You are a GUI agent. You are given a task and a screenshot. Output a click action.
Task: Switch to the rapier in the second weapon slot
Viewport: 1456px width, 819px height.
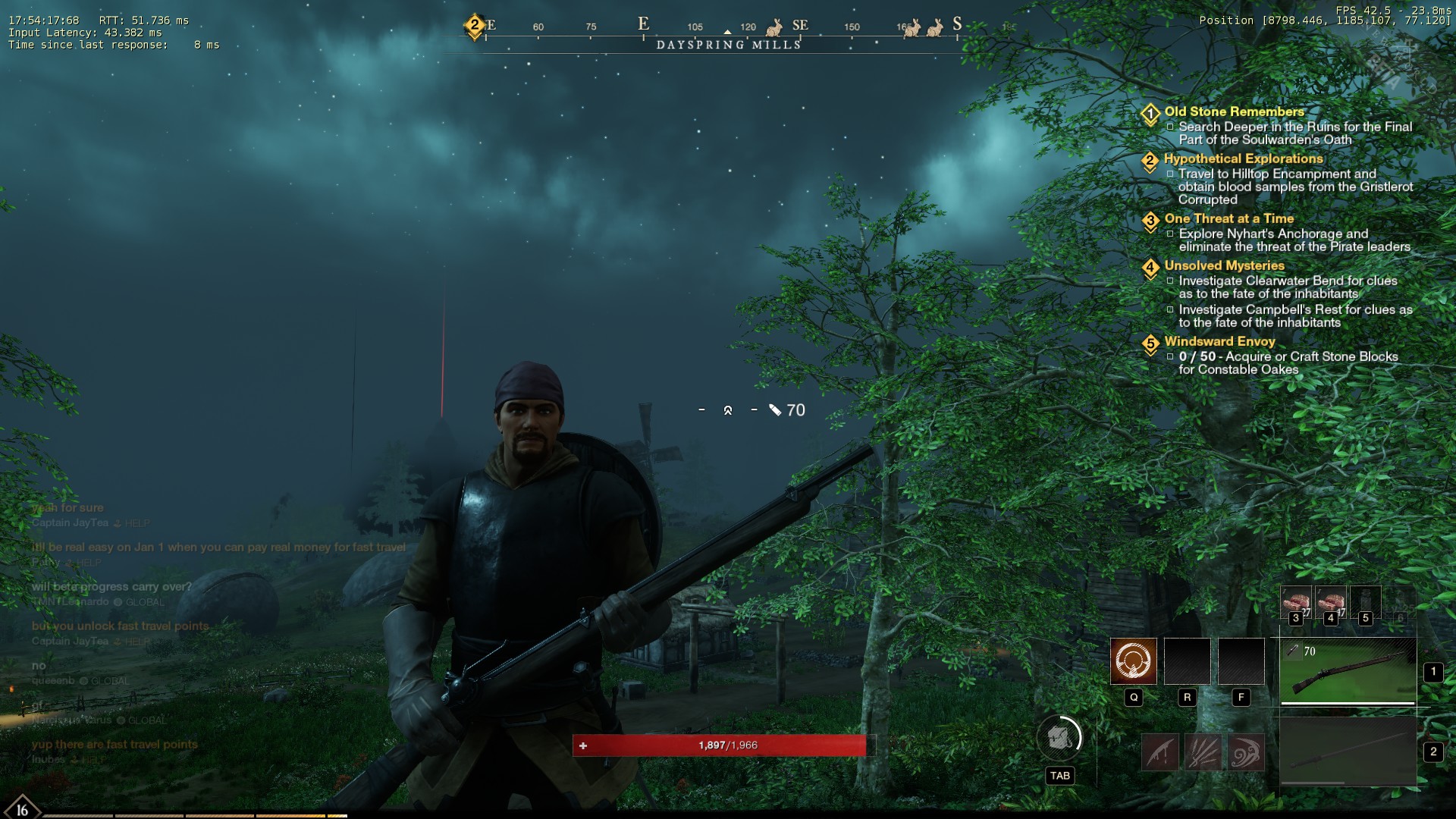coord(1348,752)
